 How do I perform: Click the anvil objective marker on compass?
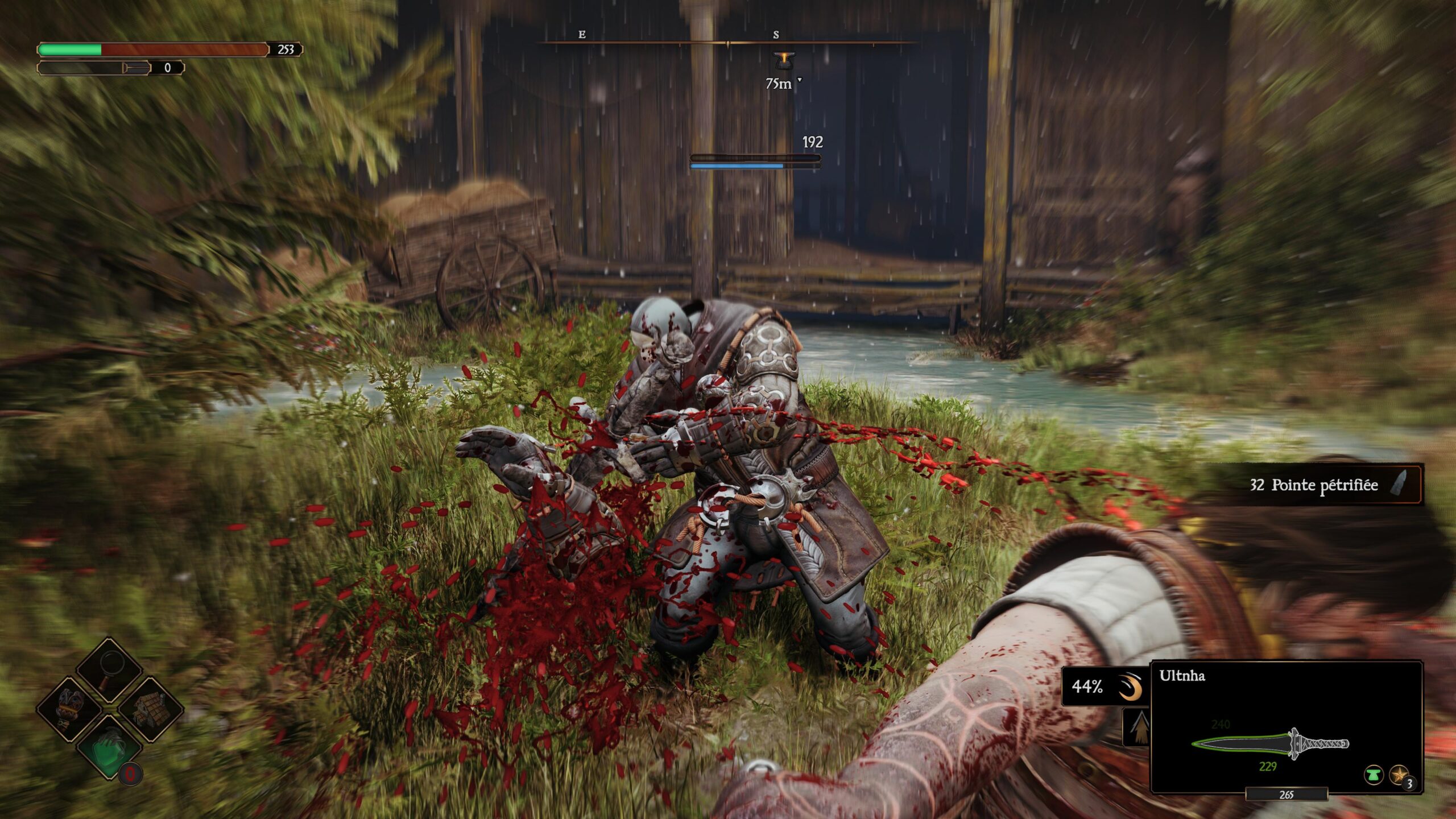[x=784, y=60]
